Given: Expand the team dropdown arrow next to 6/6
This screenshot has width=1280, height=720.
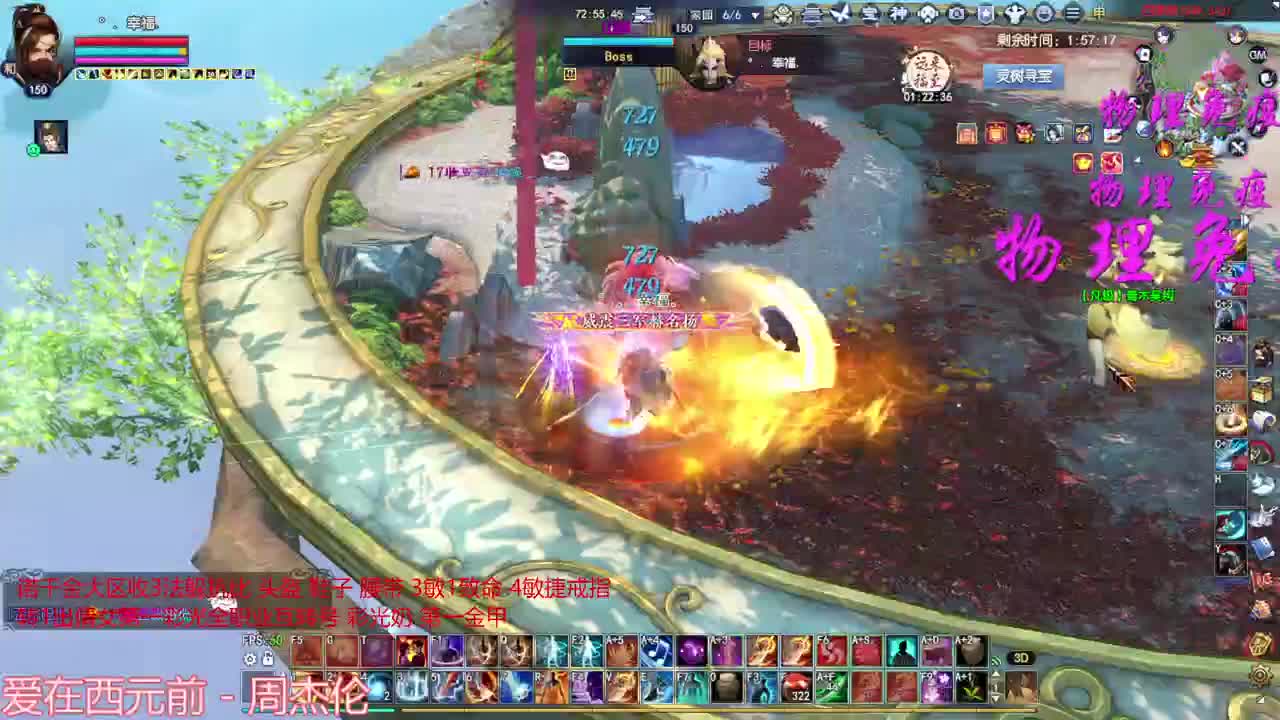Looking at the screenshot, I should coord(755,14).
